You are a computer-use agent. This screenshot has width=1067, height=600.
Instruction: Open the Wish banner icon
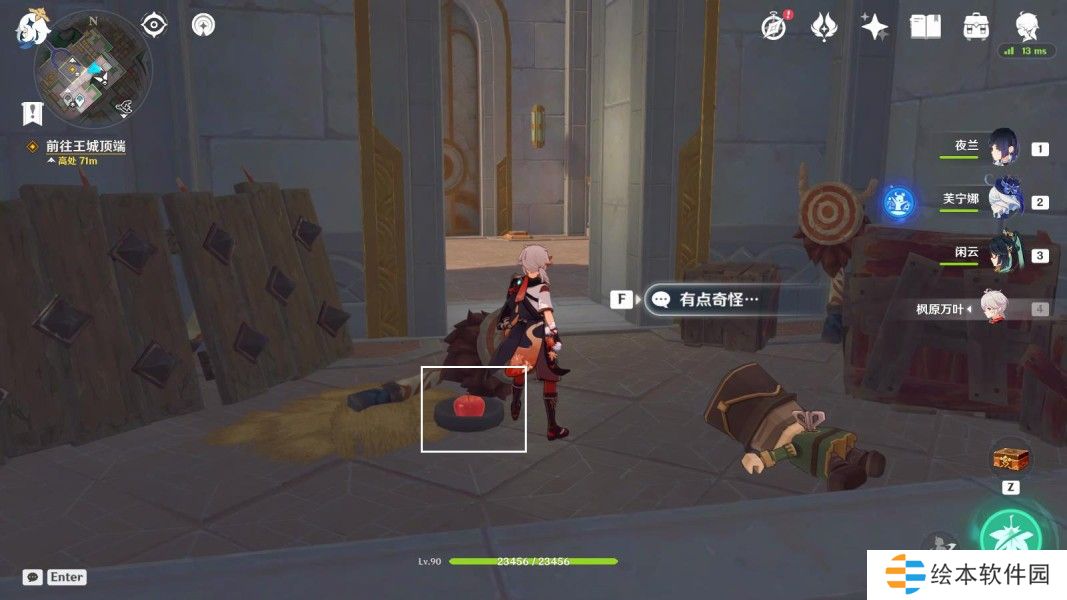(824, 26)
